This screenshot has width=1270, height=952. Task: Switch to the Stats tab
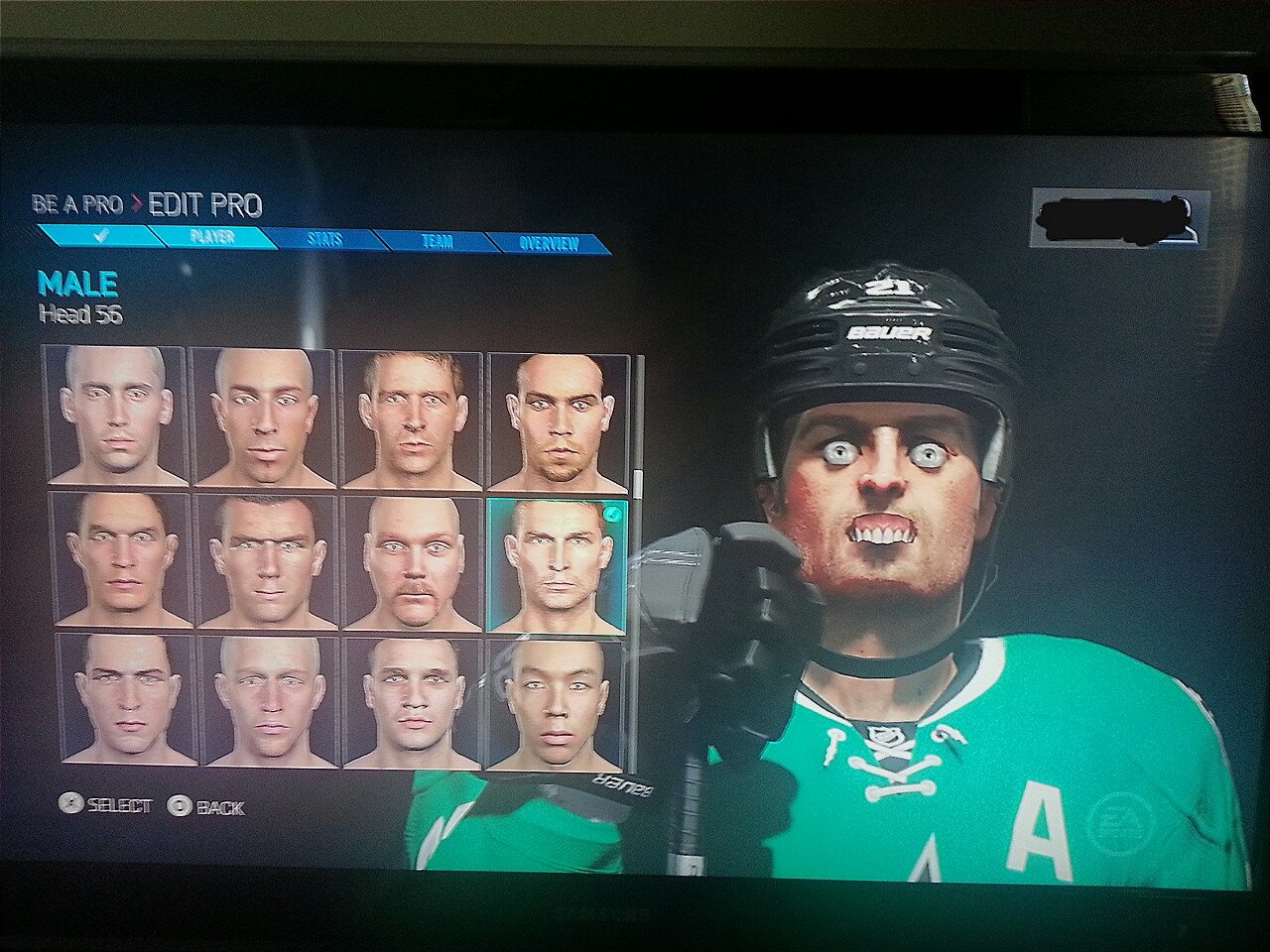point(324,239)
